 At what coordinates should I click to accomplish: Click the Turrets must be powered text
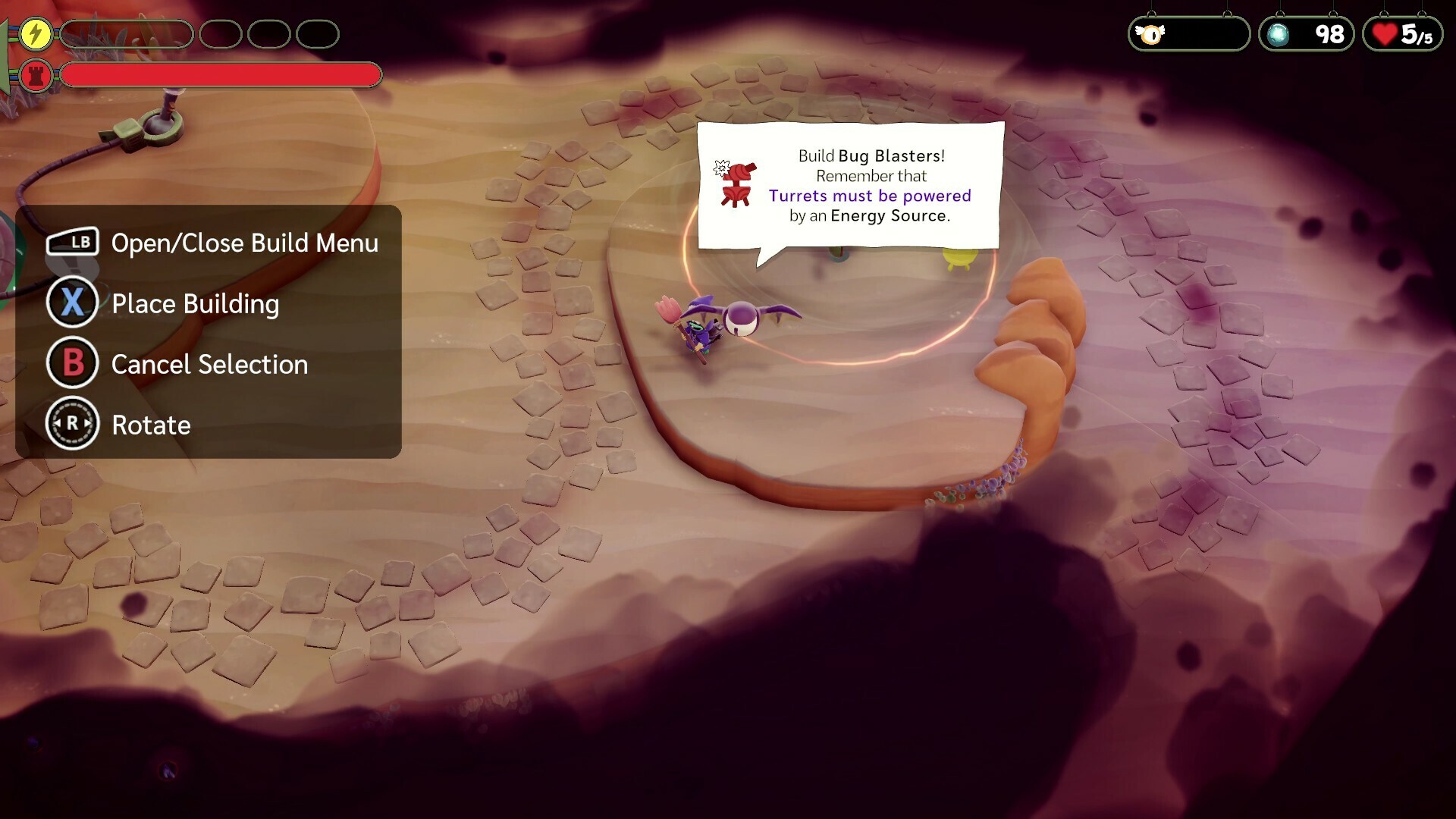869,196
